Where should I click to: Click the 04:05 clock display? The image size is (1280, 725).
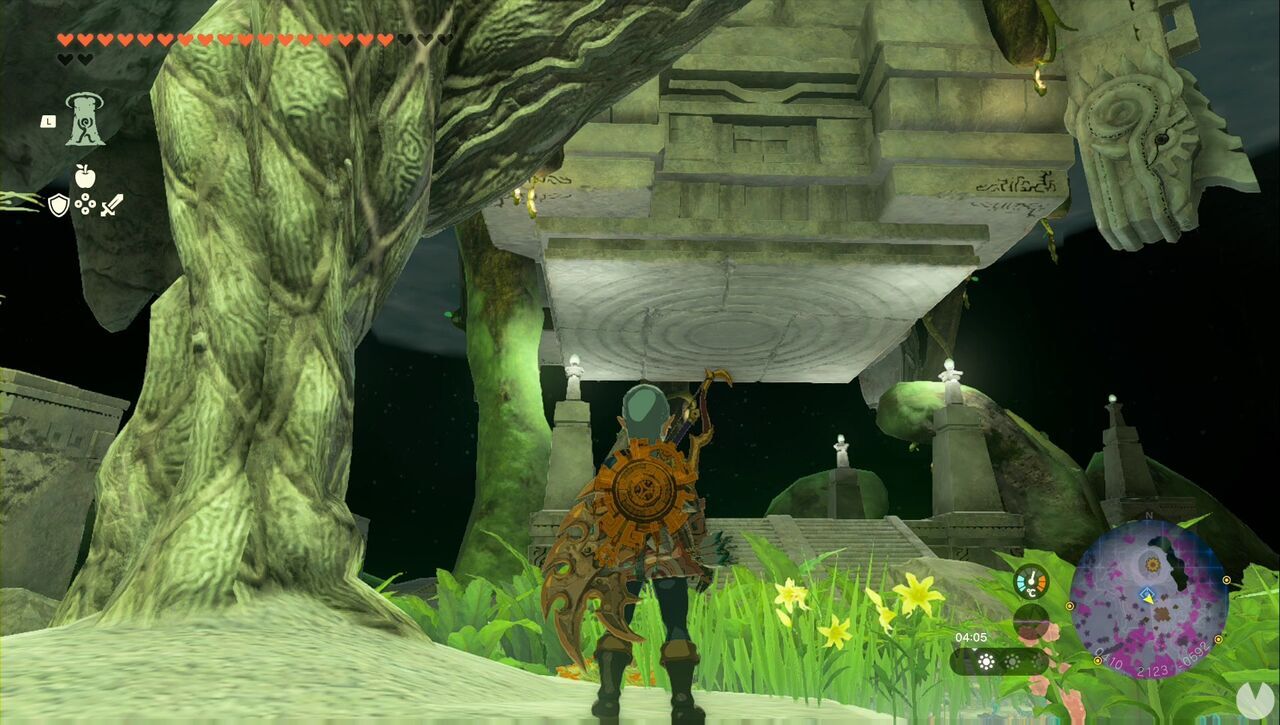click(970, 637)
